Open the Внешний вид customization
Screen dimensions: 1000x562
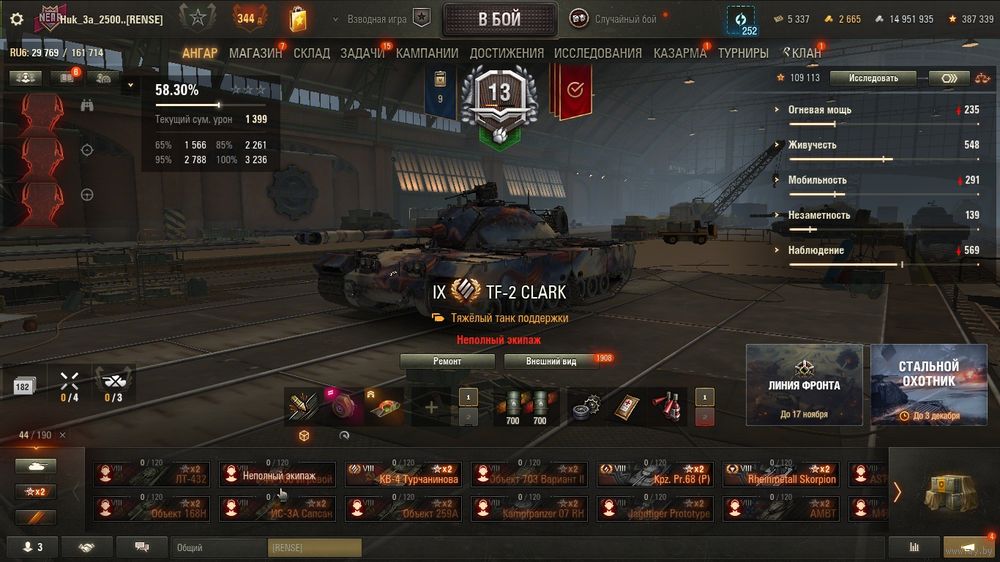(550, 361)
